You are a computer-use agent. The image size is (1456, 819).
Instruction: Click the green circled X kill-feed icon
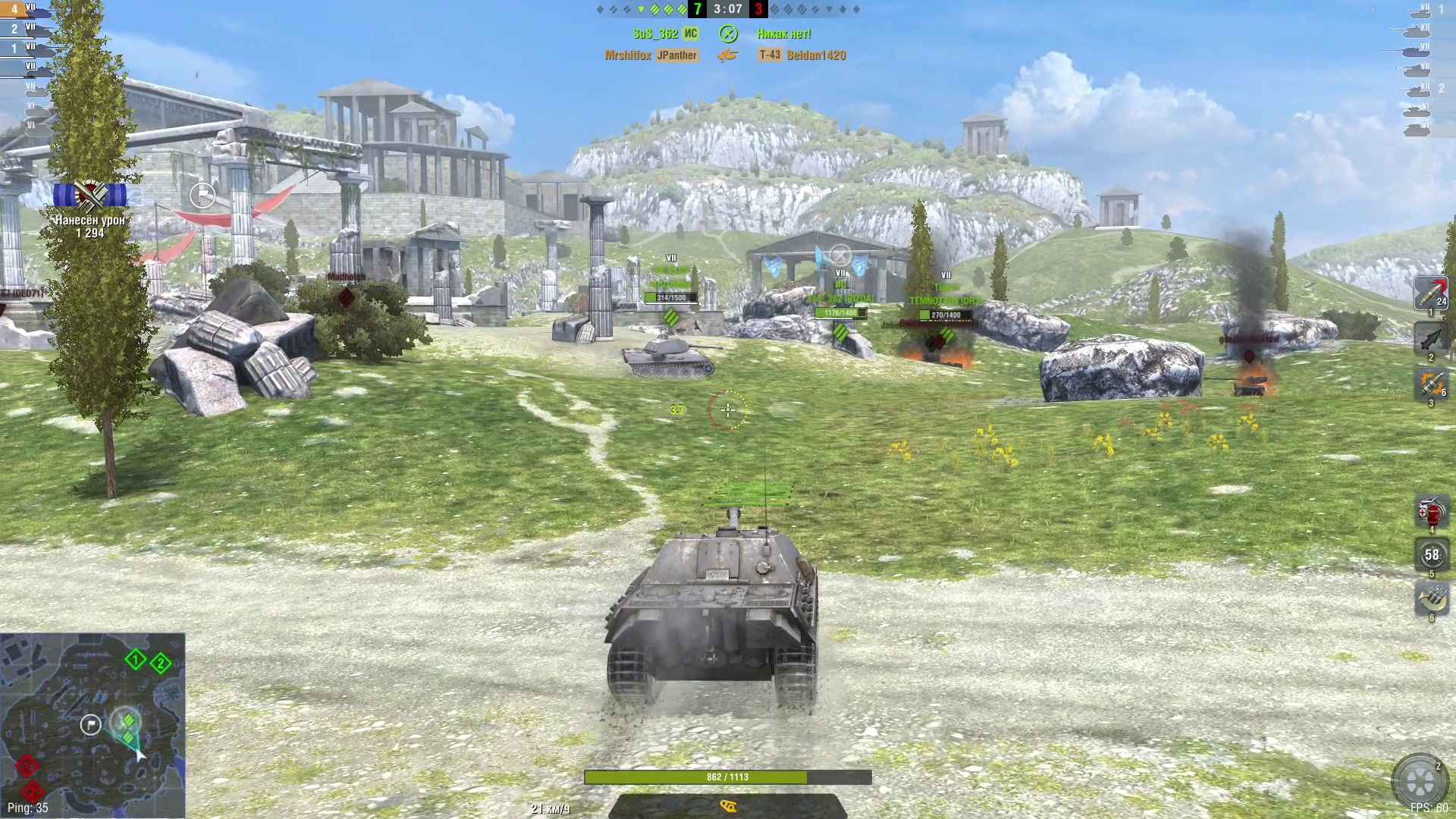click(x=730, y=33)
